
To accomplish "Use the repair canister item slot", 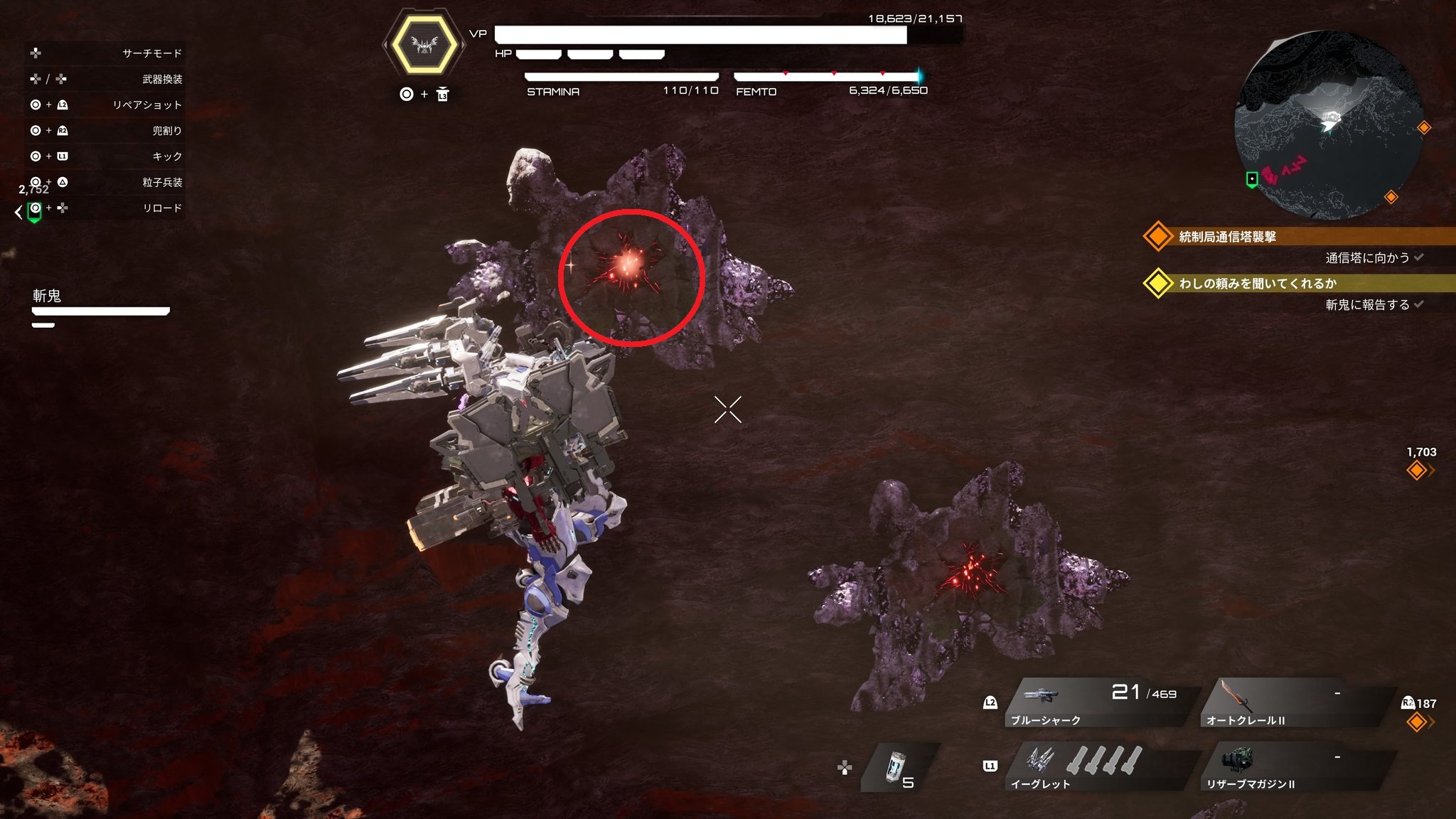I will [x=899, y=768].
